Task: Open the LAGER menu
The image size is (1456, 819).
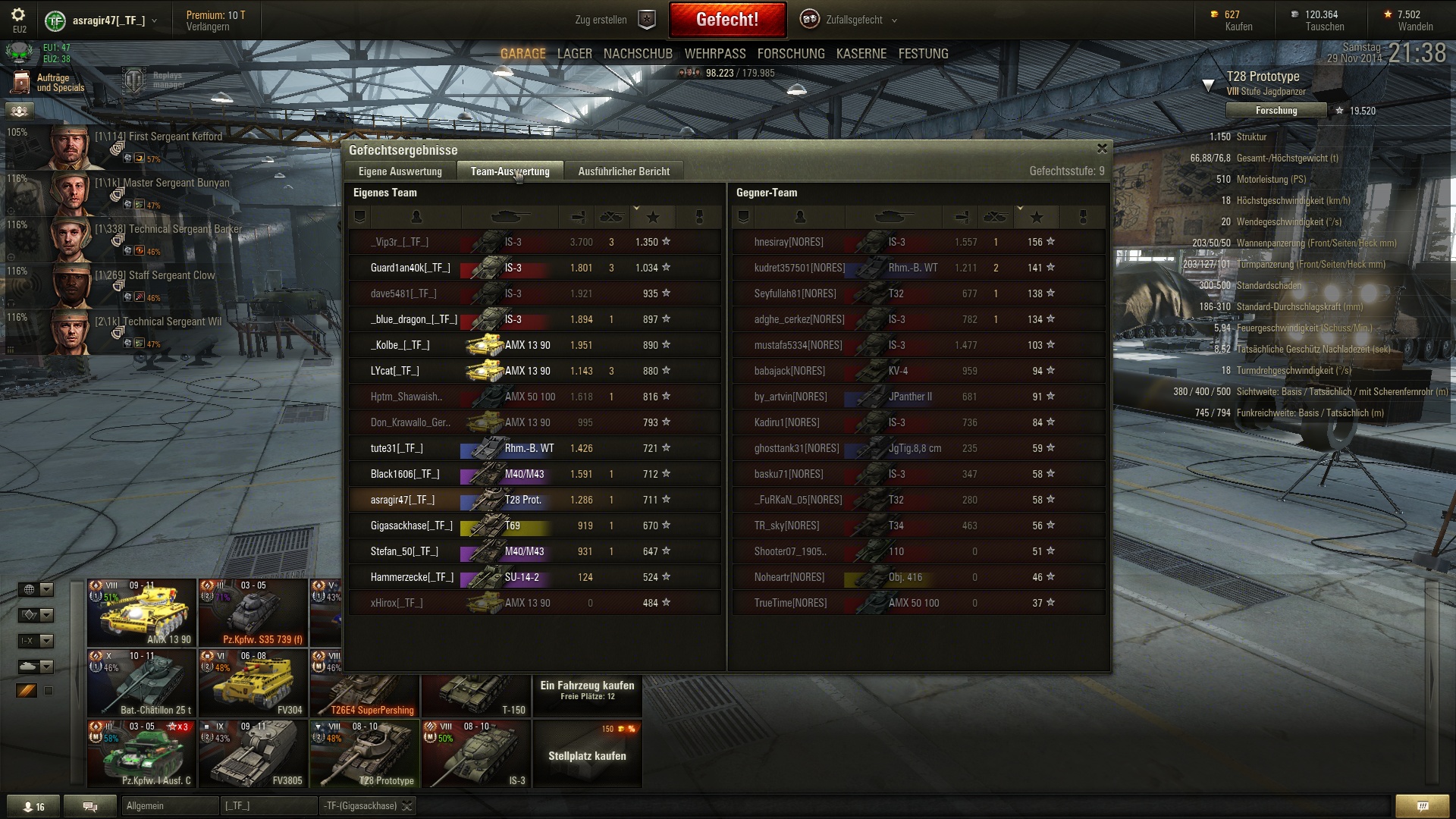Action: click(x=574, y=54)
